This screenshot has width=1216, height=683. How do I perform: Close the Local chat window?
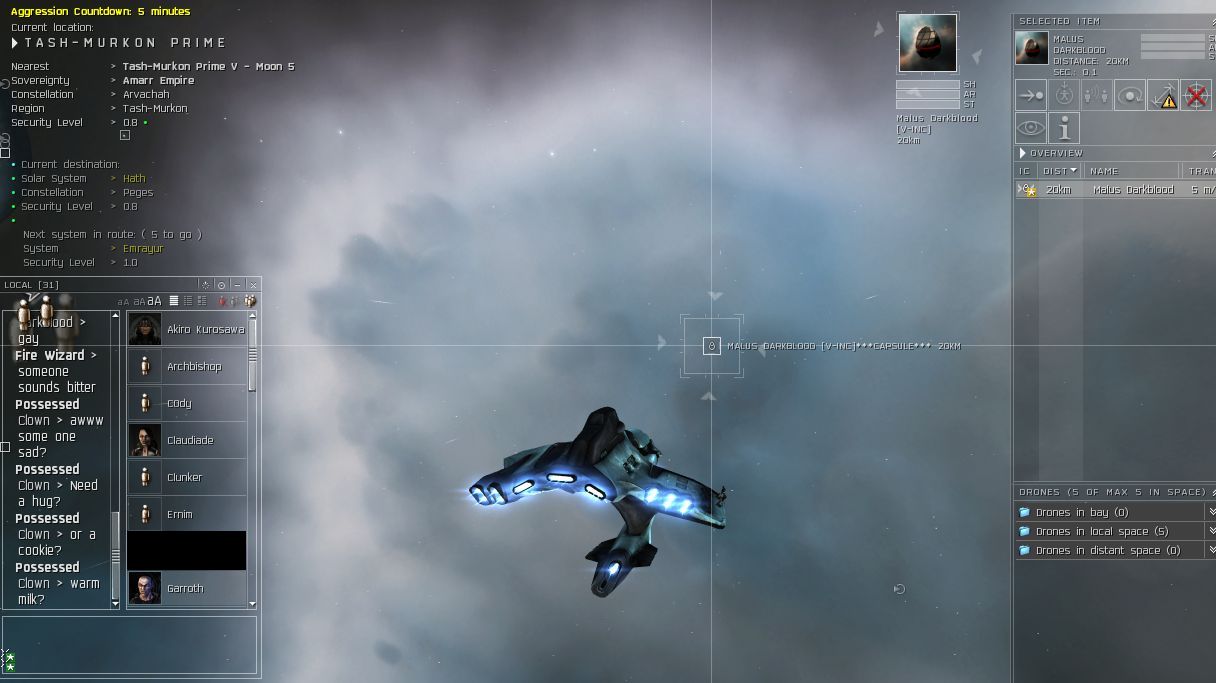coord(253,285)
